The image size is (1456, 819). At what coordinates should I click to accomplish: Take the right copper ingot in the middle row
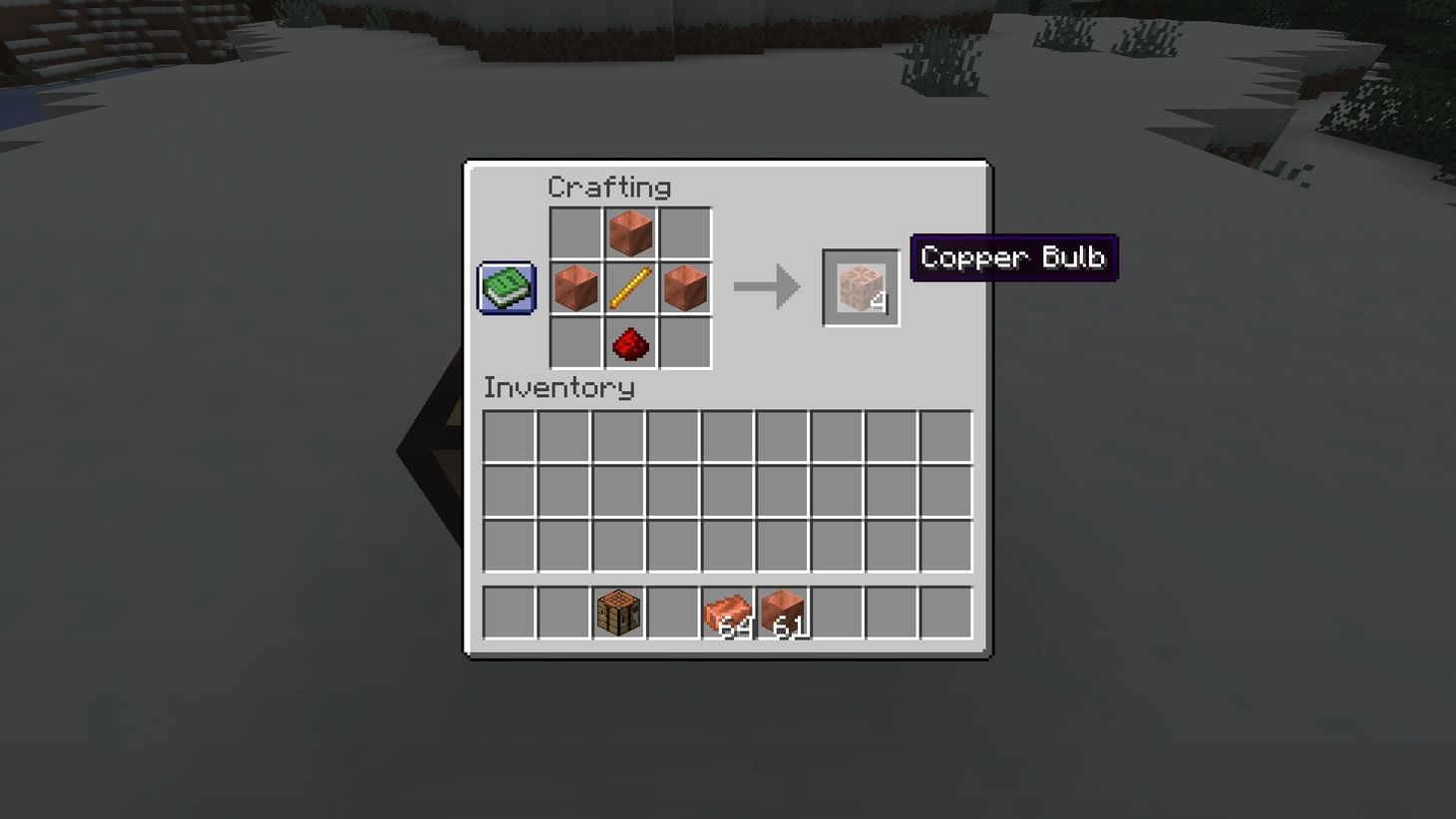click(x=685, y=288)
